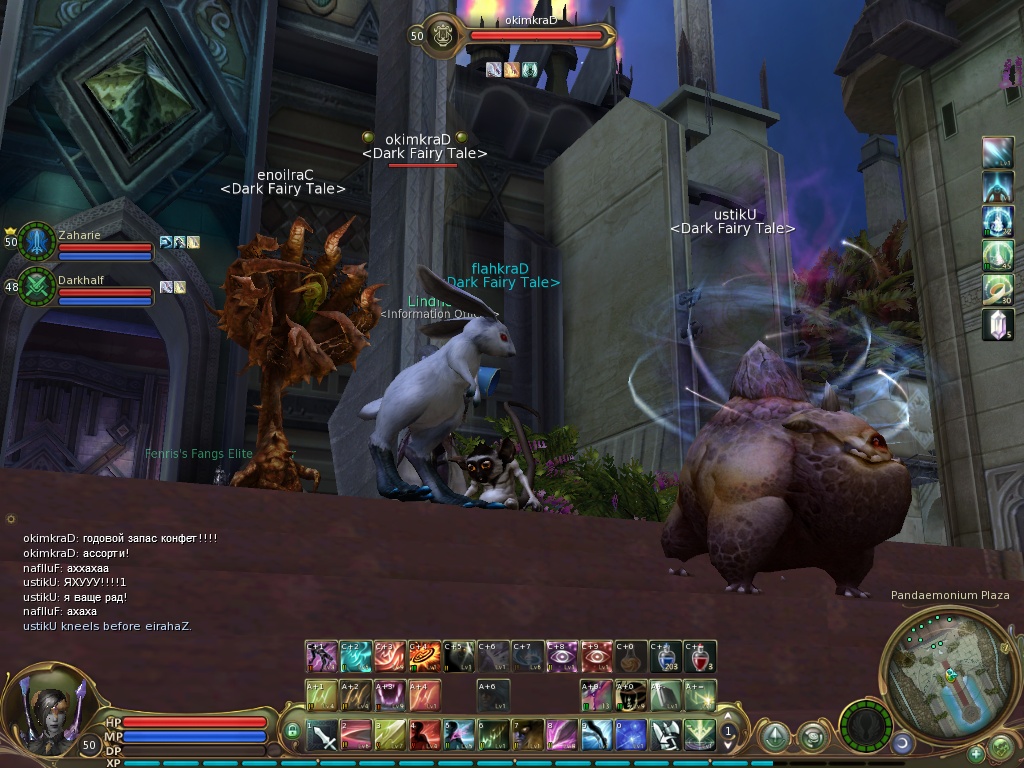Use the sword attack in slot 1

click(322, 736)
